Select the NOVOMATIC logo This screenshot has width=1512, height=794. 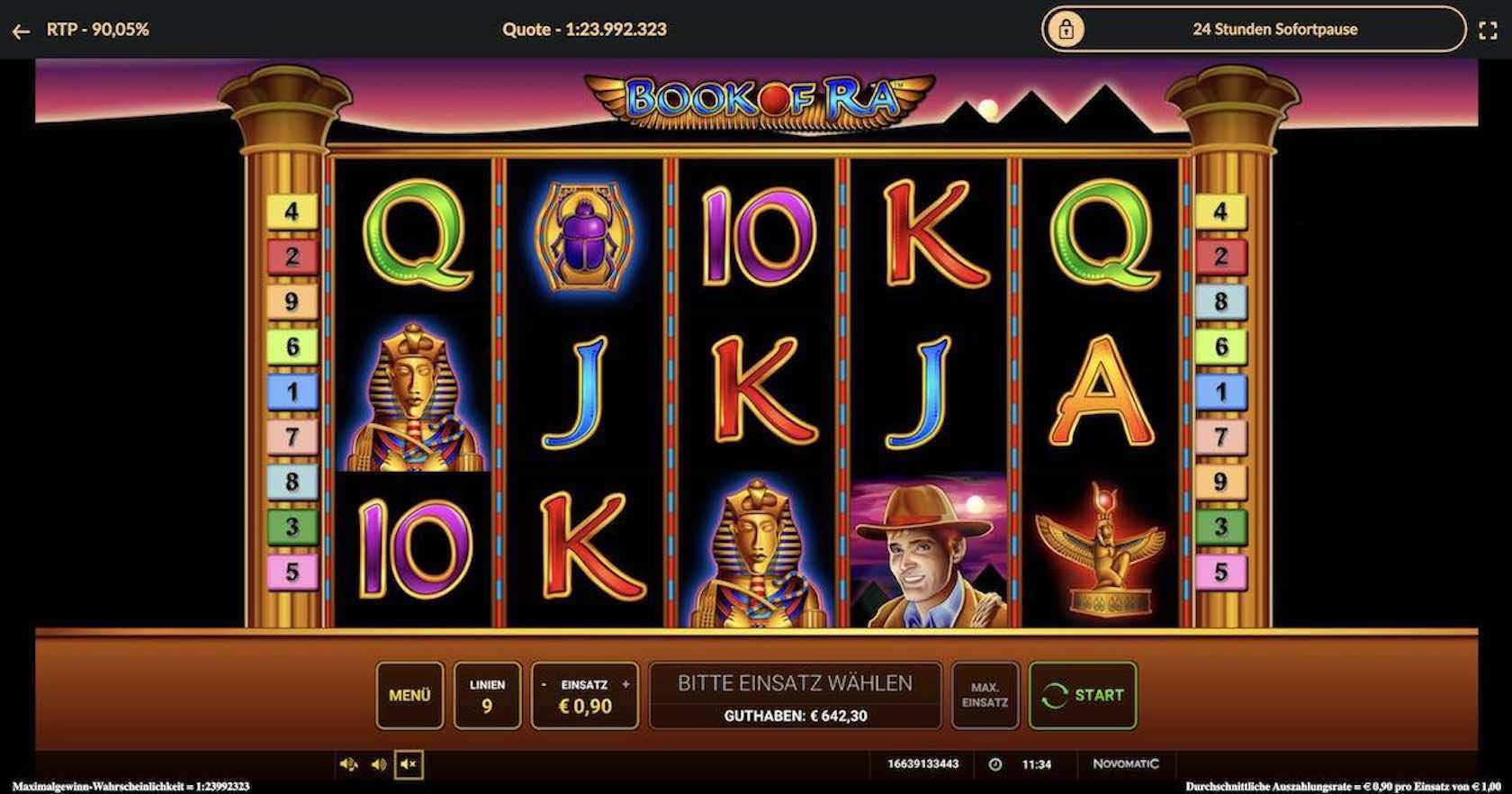[1123, 763]
